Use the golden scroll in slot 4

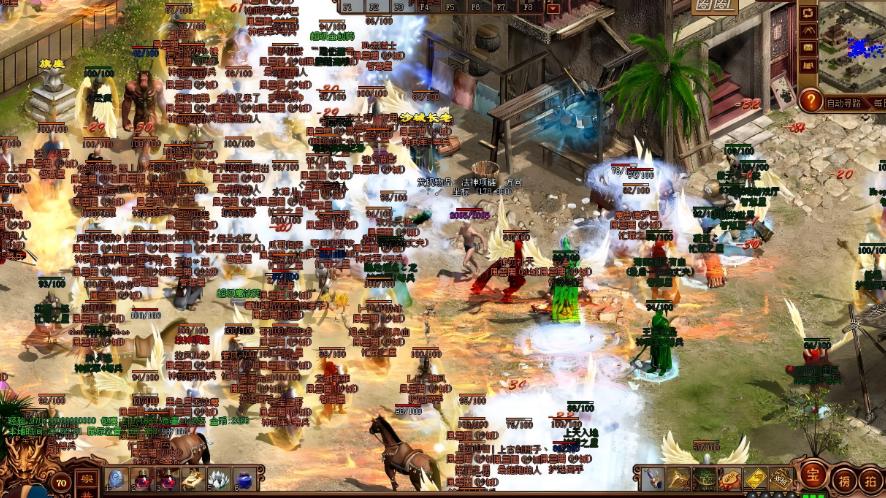pos(193,479)
